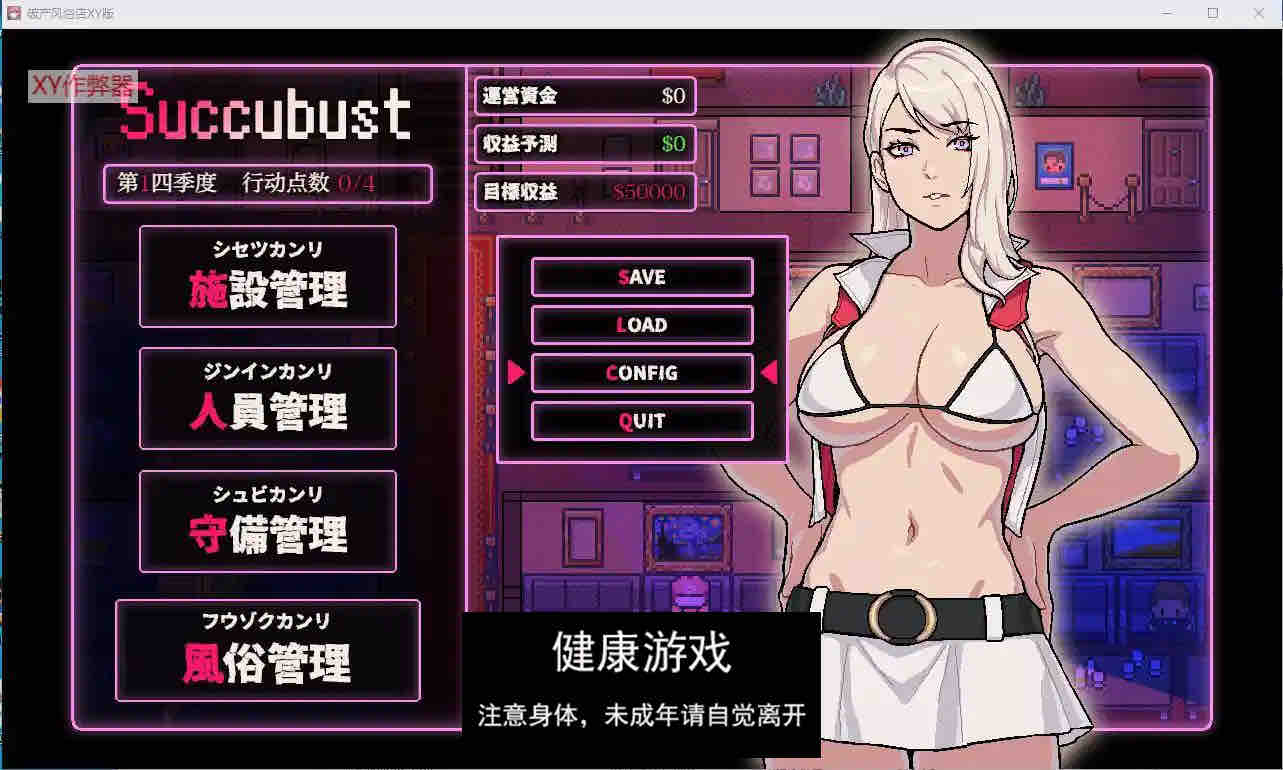Select QUIT from the menu list
Image resolution: width=1283 pixels, height=770 pixels.
643,421
